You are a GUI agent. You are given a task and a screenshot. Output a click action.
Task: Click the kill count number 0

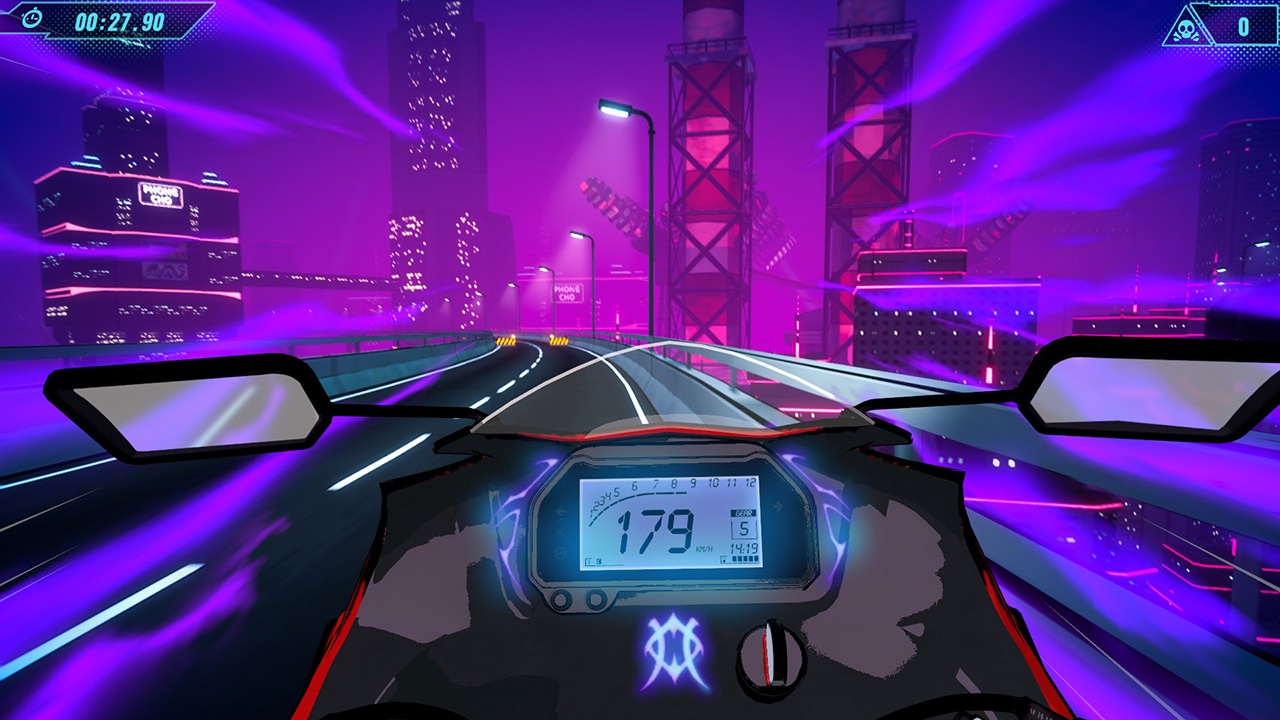[1243, 29]
